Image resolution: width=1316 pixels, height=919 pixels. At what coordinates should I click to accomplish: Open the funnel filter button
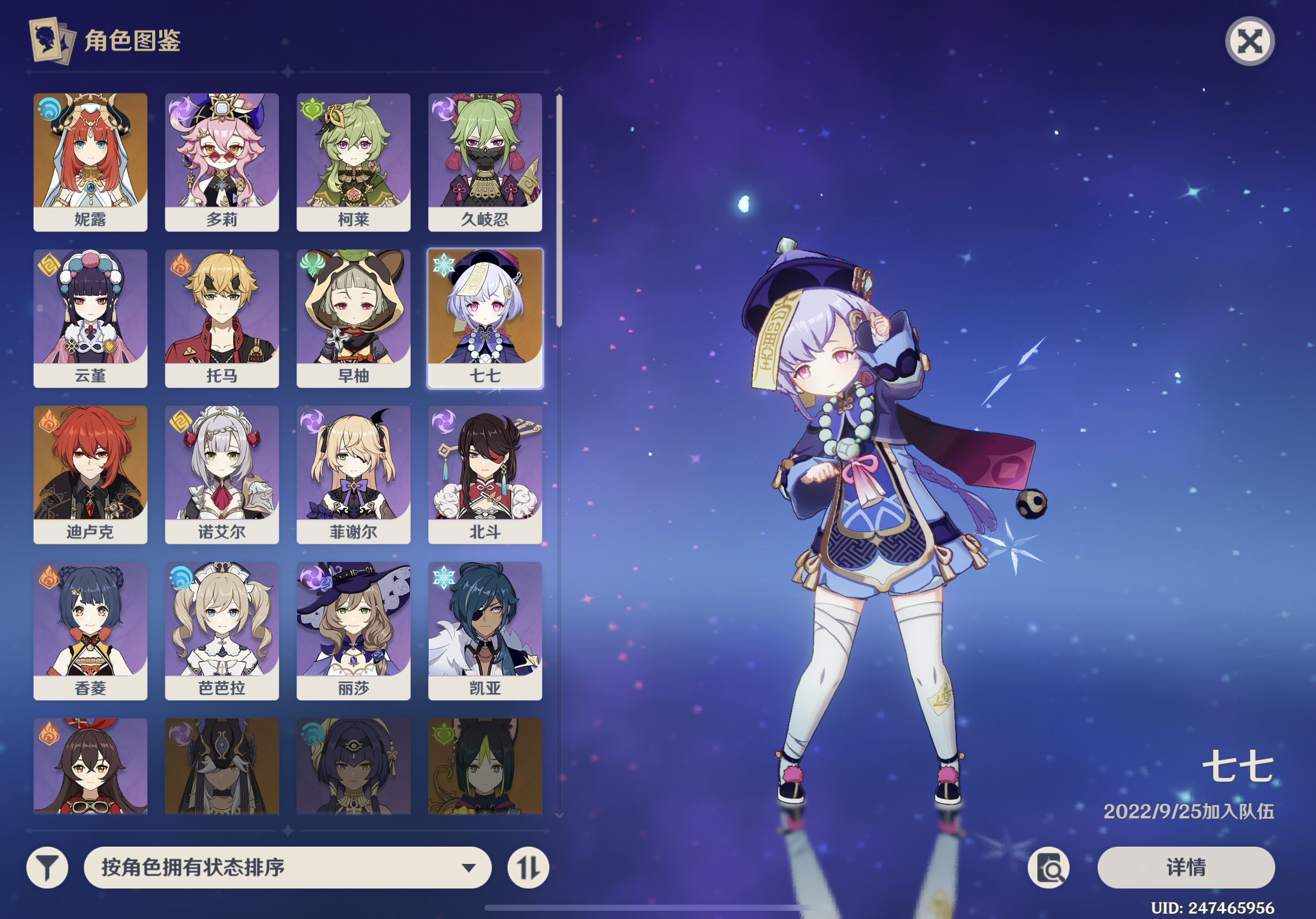tap(47, 867)
